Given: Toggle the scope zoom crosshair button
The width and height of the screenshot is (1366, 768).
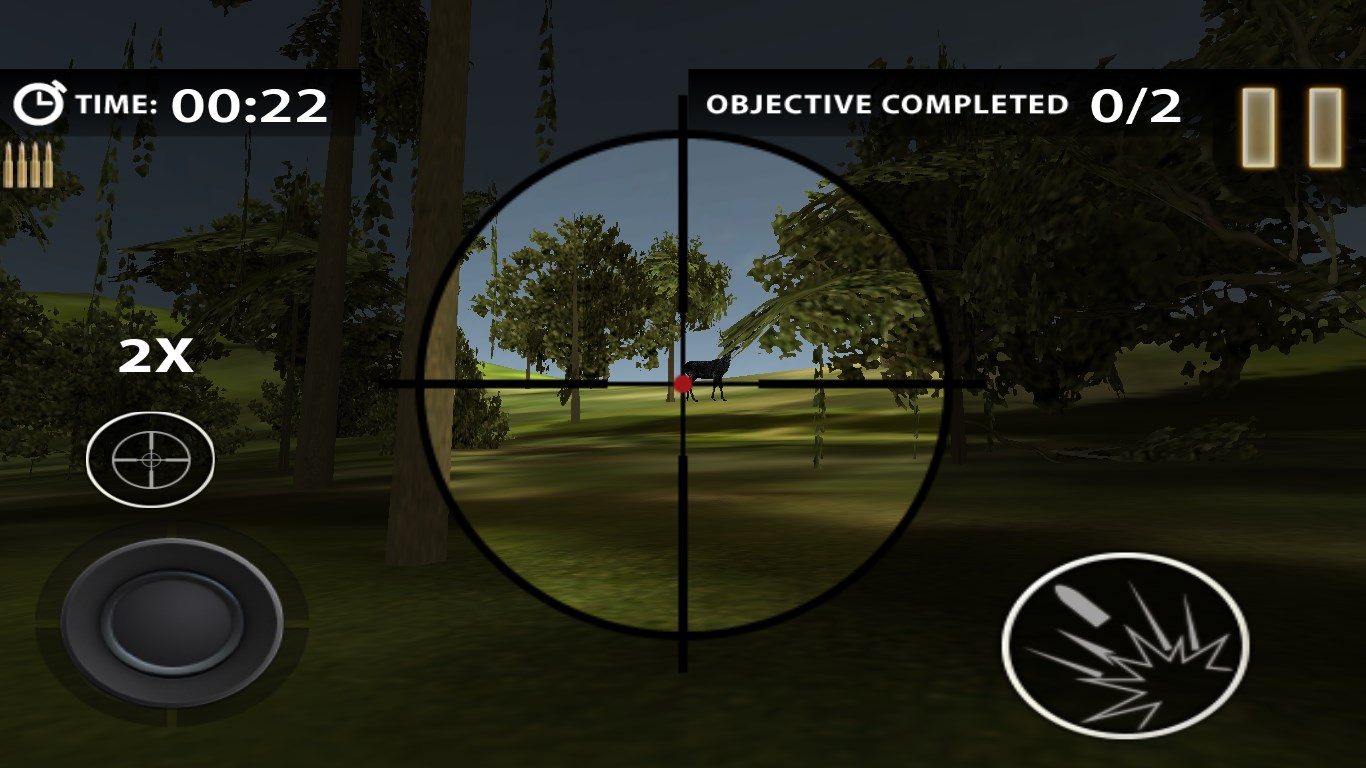Looking at the screenshot, I should pyautogui.click(x=151, y=459).
